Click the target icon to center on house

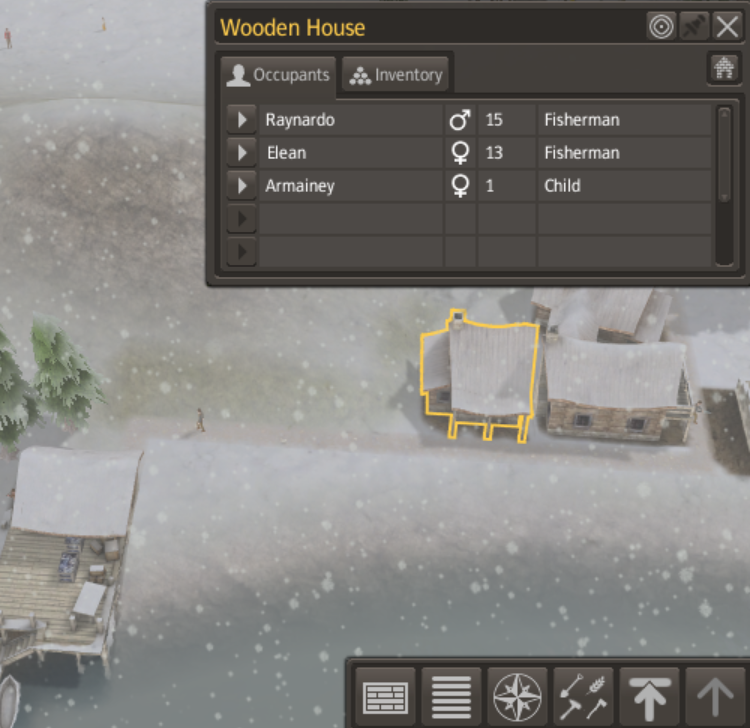click(662, 27)
